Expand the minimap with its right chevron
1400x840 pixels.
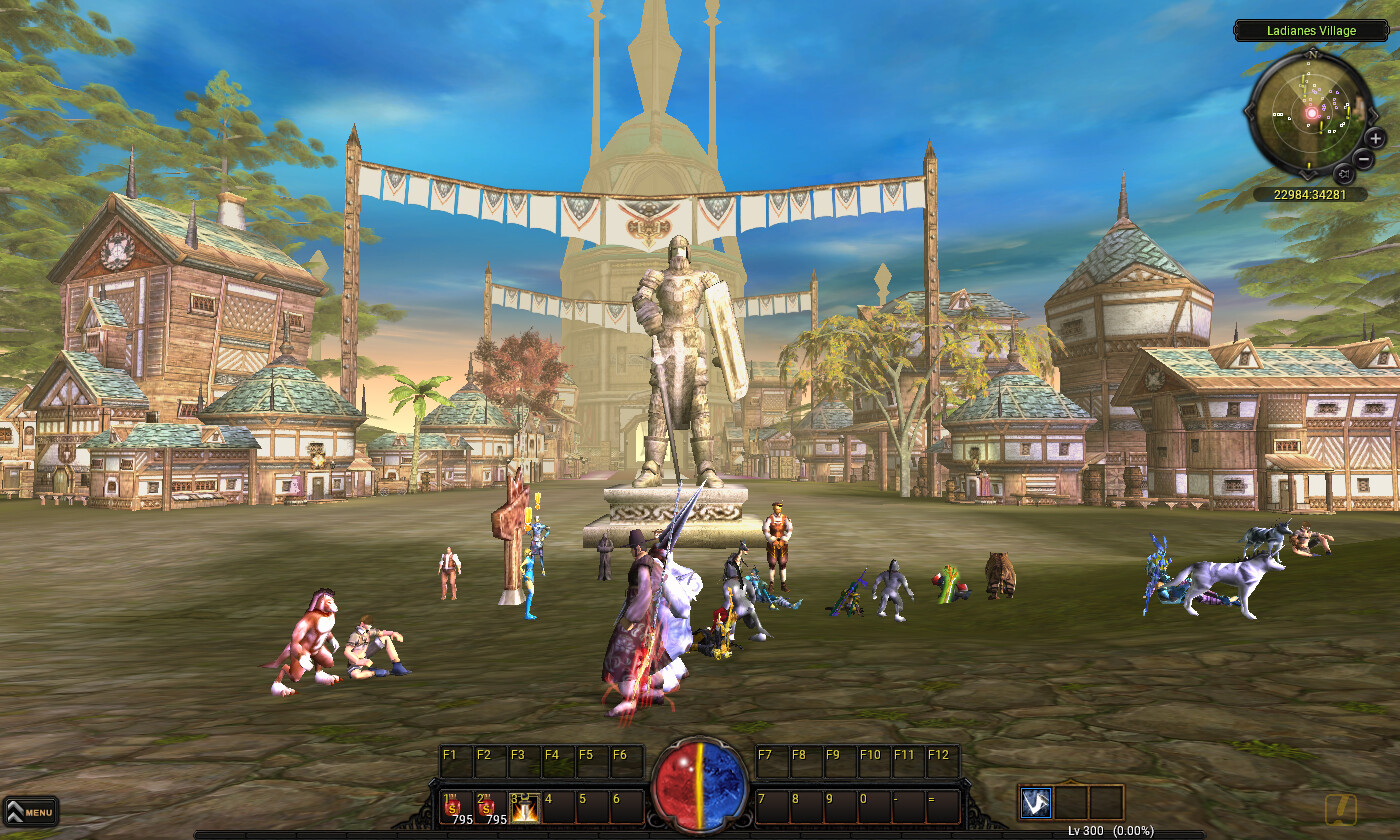tap(1373, 114)
